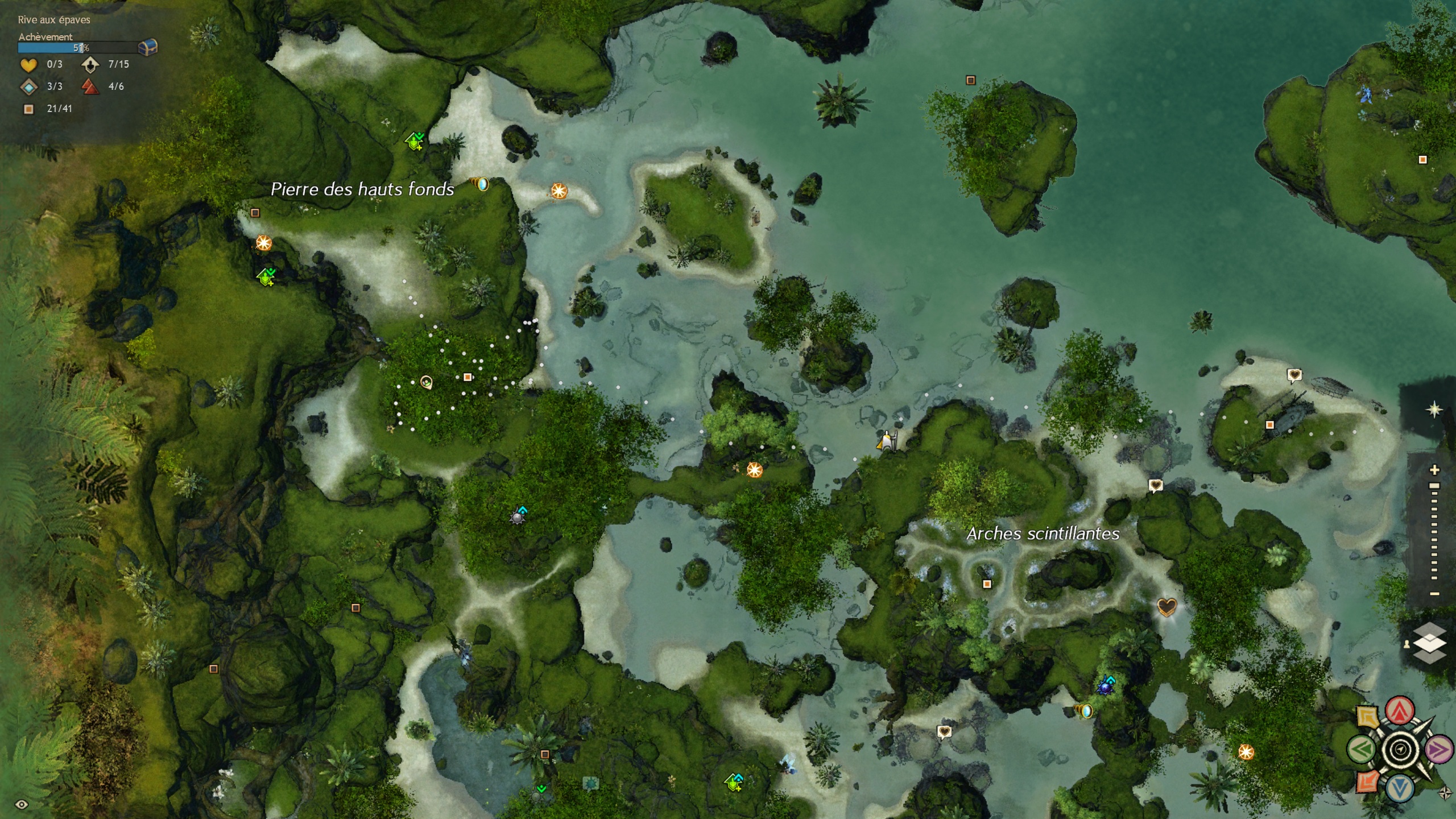Viewport: 1456px width, 819px height.
Task: Select the point of interest inside Arches scintillantes
Action: tap(987, 584)
